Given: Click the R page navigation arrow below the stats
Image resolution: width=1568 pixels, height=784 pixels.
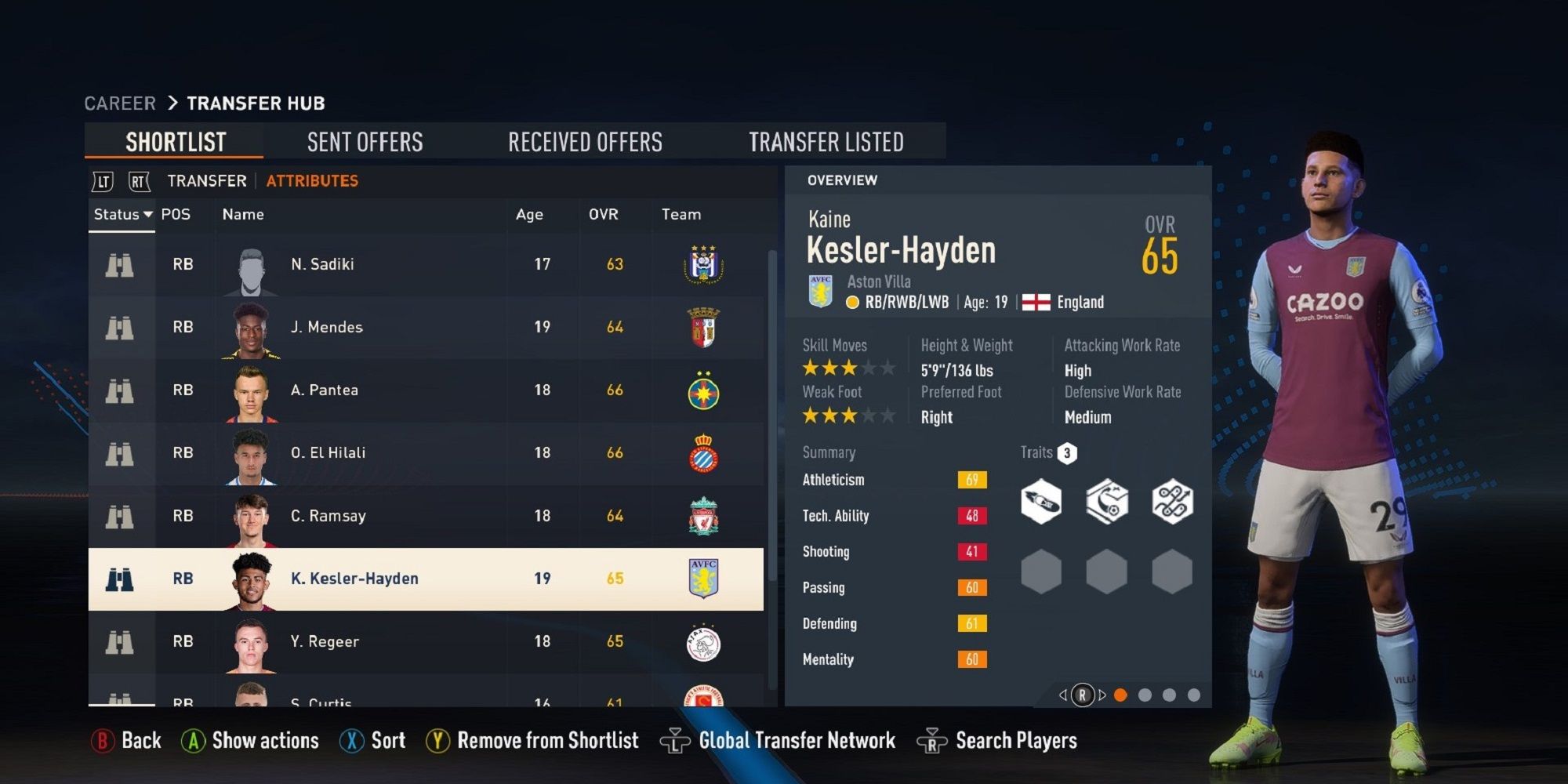Looking at the screenshot, I should (1084, 693).
